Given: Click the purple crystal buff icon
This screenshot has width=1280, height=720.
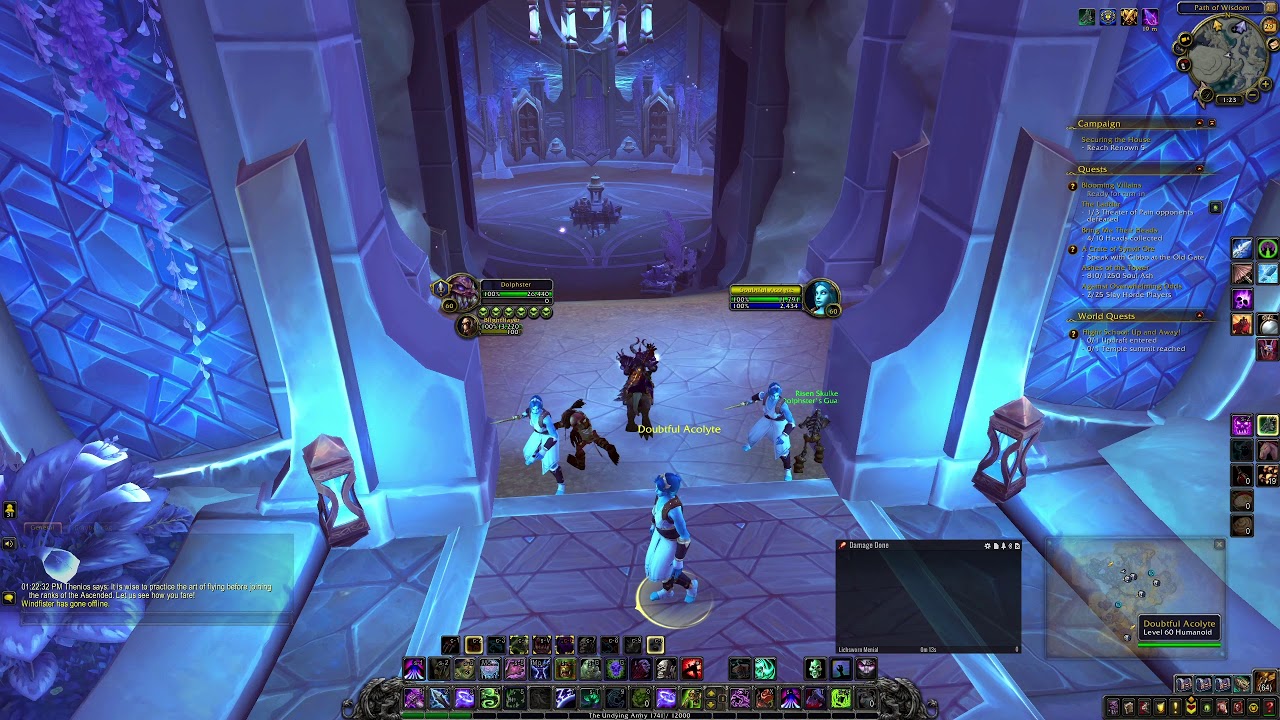Looking at the screenshot, I should click(1150, 17).
